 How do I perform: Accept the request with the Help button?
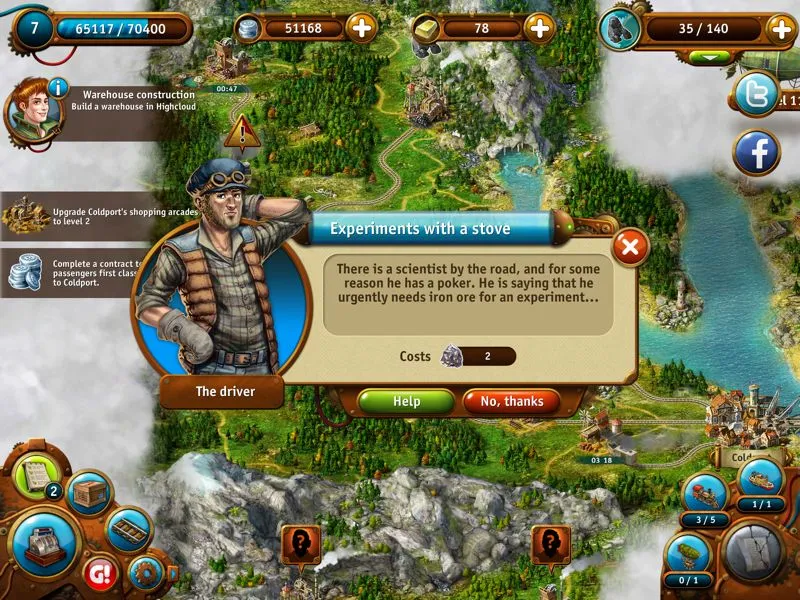tap(406, 401)
